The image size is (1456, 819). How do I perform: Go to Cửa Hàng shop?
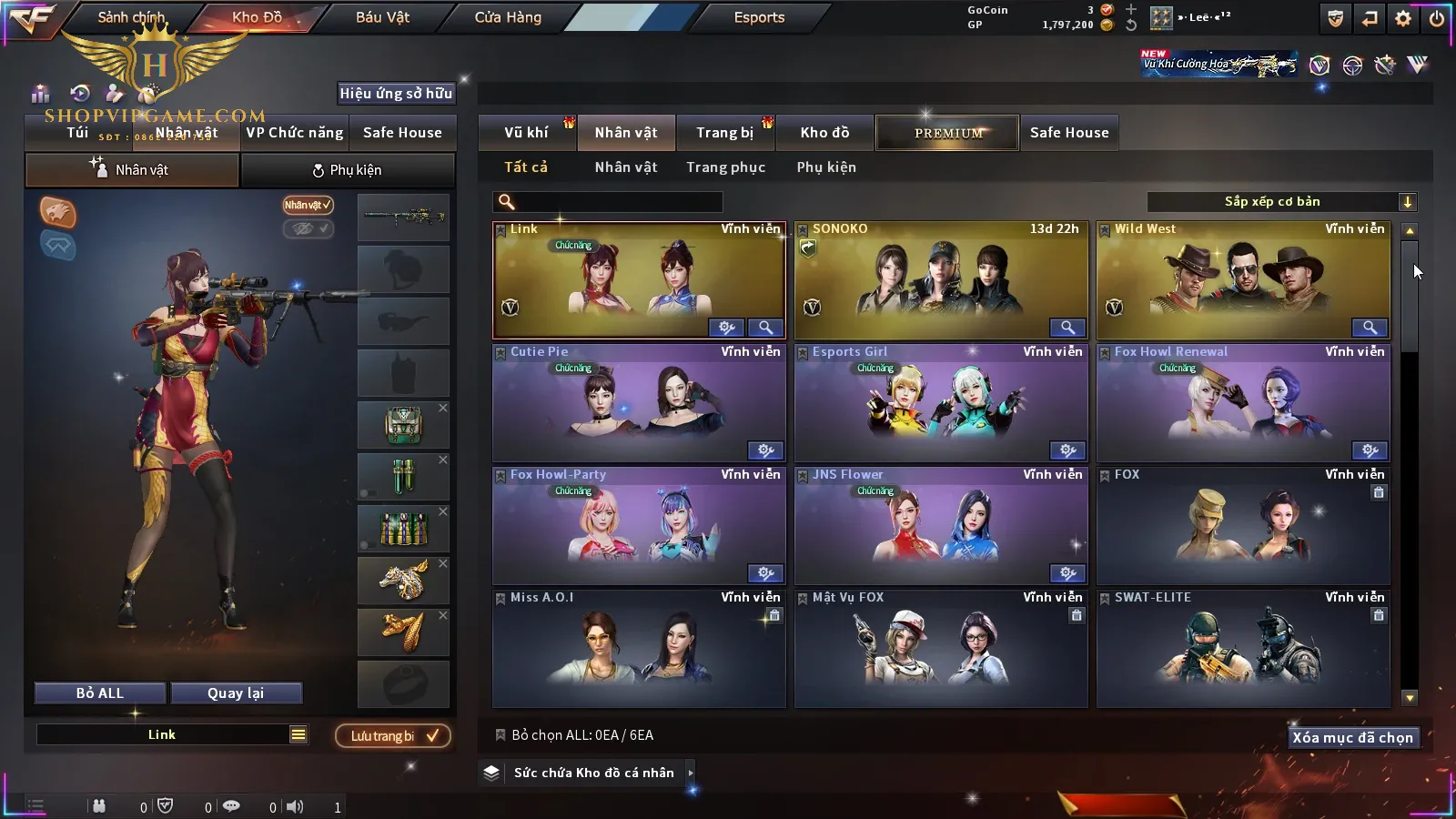click(508, 17)
